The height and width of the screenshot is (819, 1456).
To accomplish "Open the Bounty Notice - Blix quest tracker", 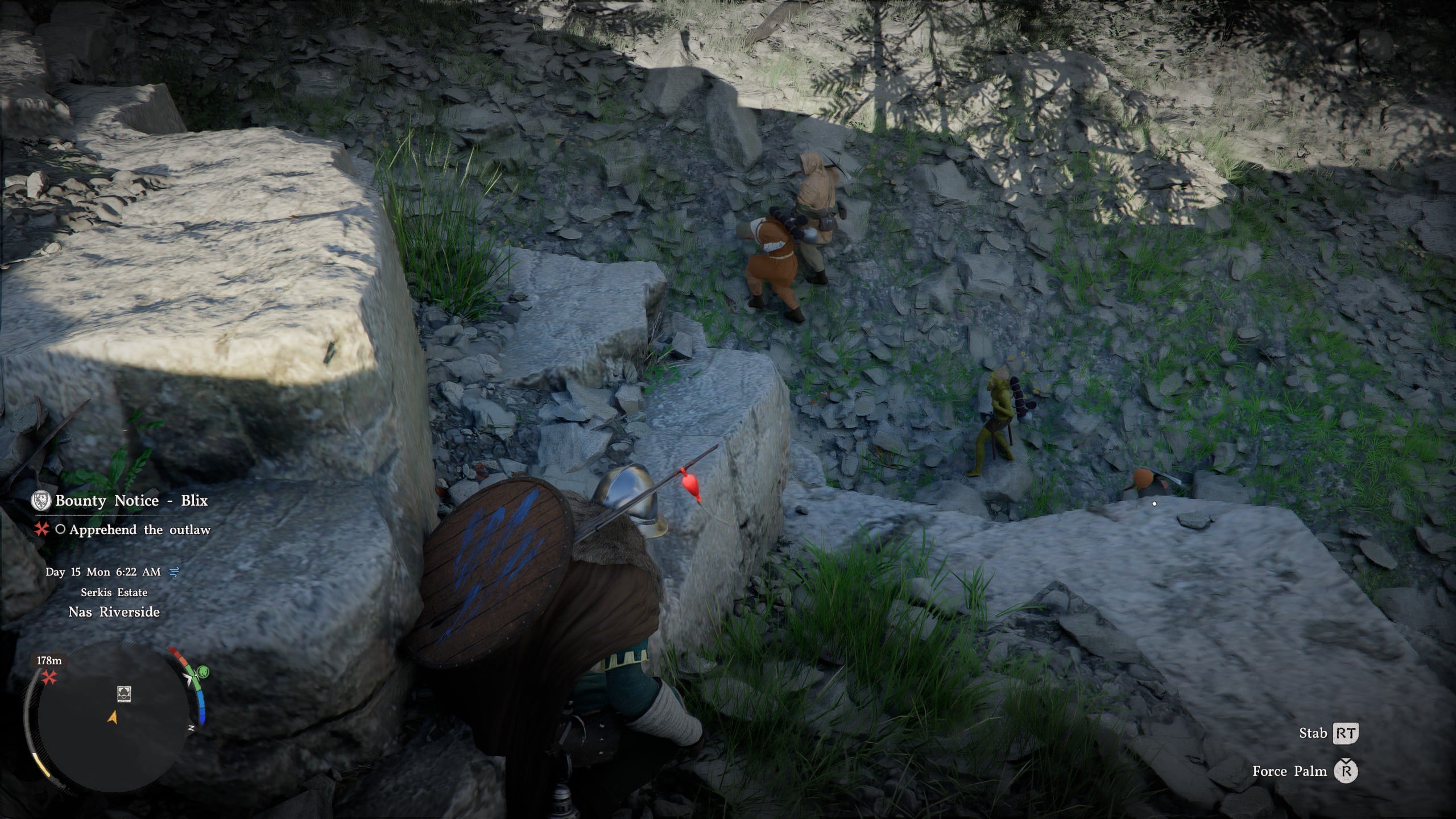I will coord(131,500).
